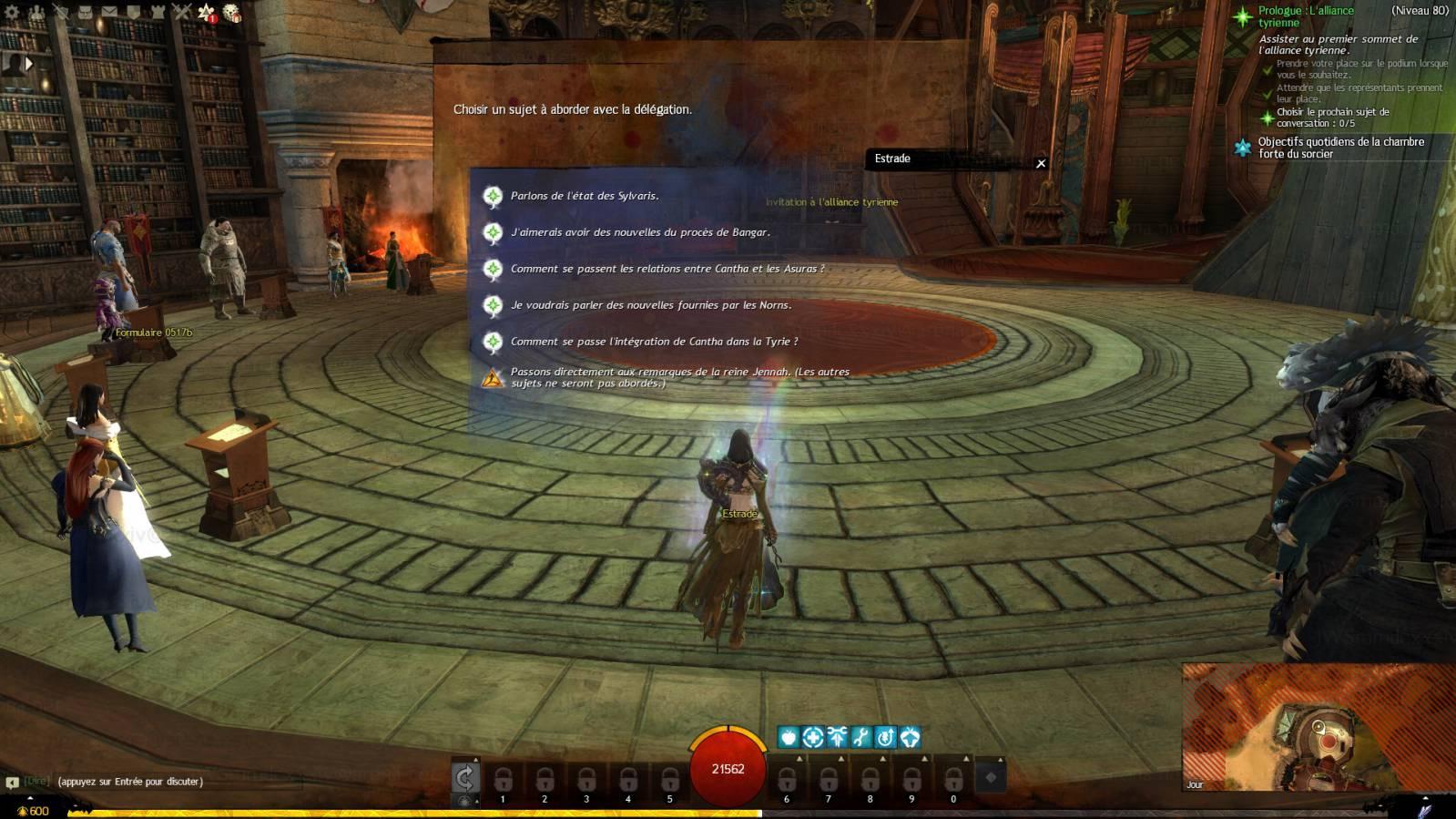Screen dimensions: 1456x819
Task: Open the contacts and group panel icon
Action: [x=36, y=13]
